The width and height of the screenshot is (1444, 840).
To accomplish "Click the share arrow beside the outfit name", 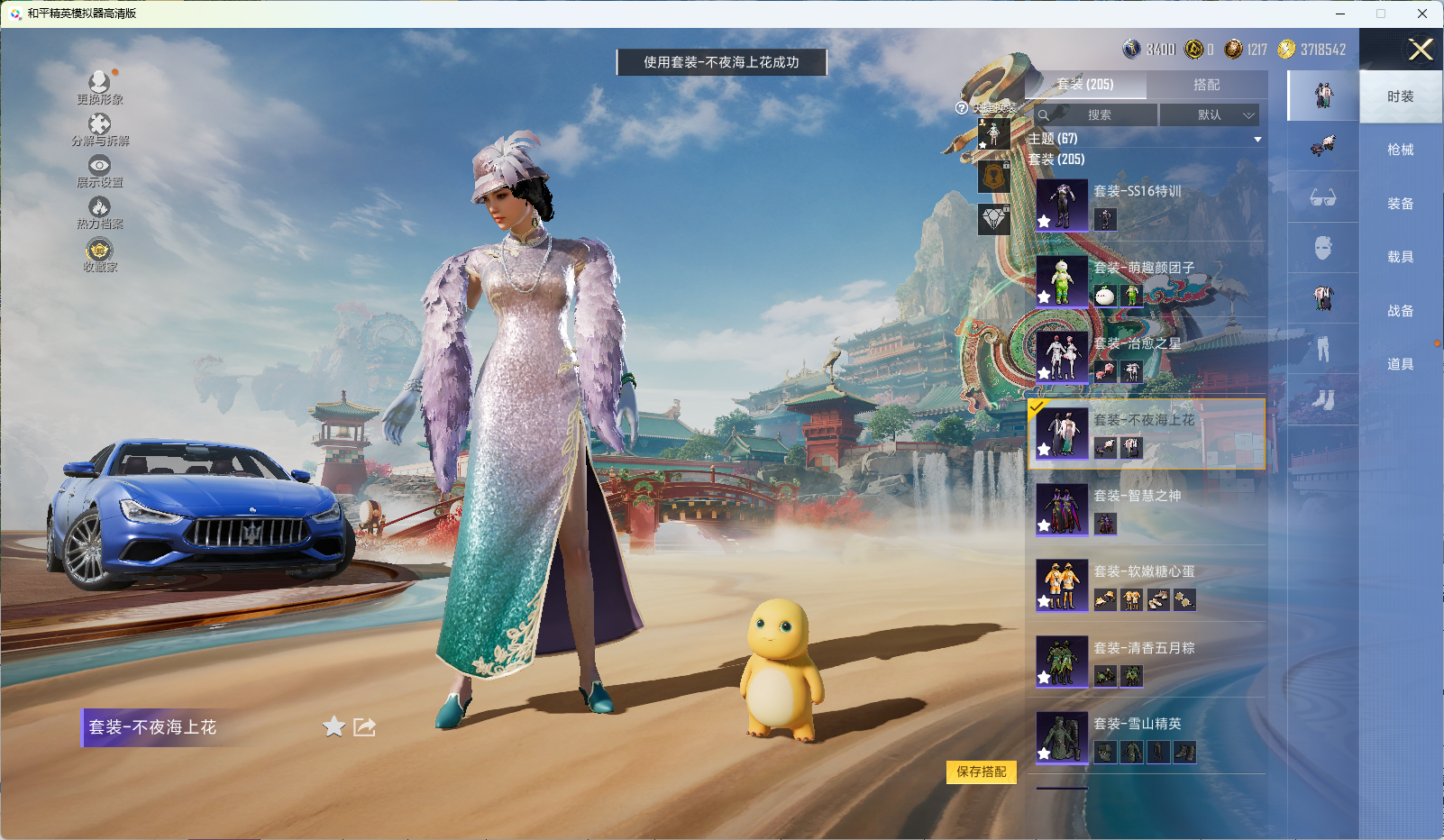I will click(364, 726).
